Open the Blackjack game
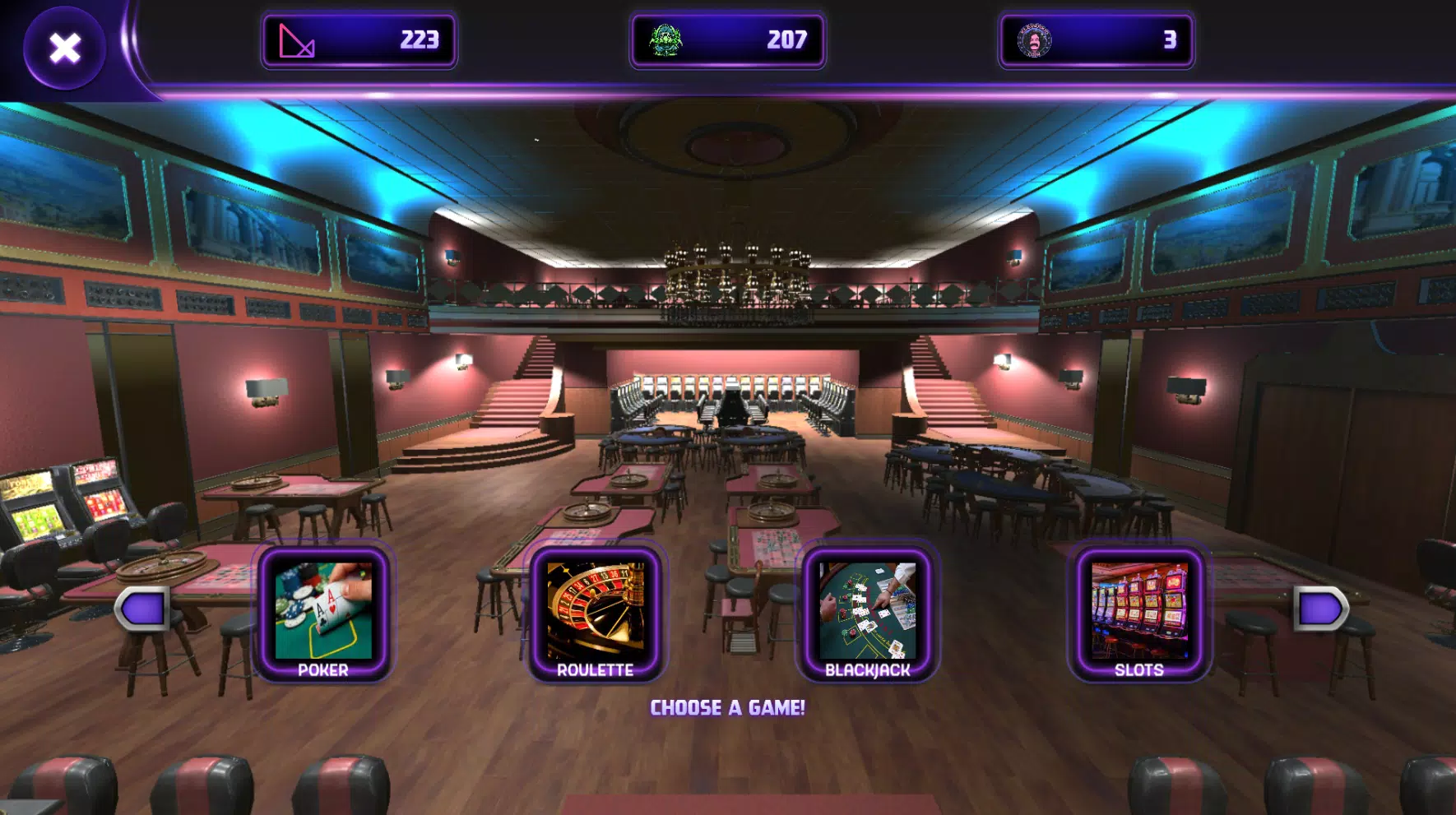 (867, 614)
